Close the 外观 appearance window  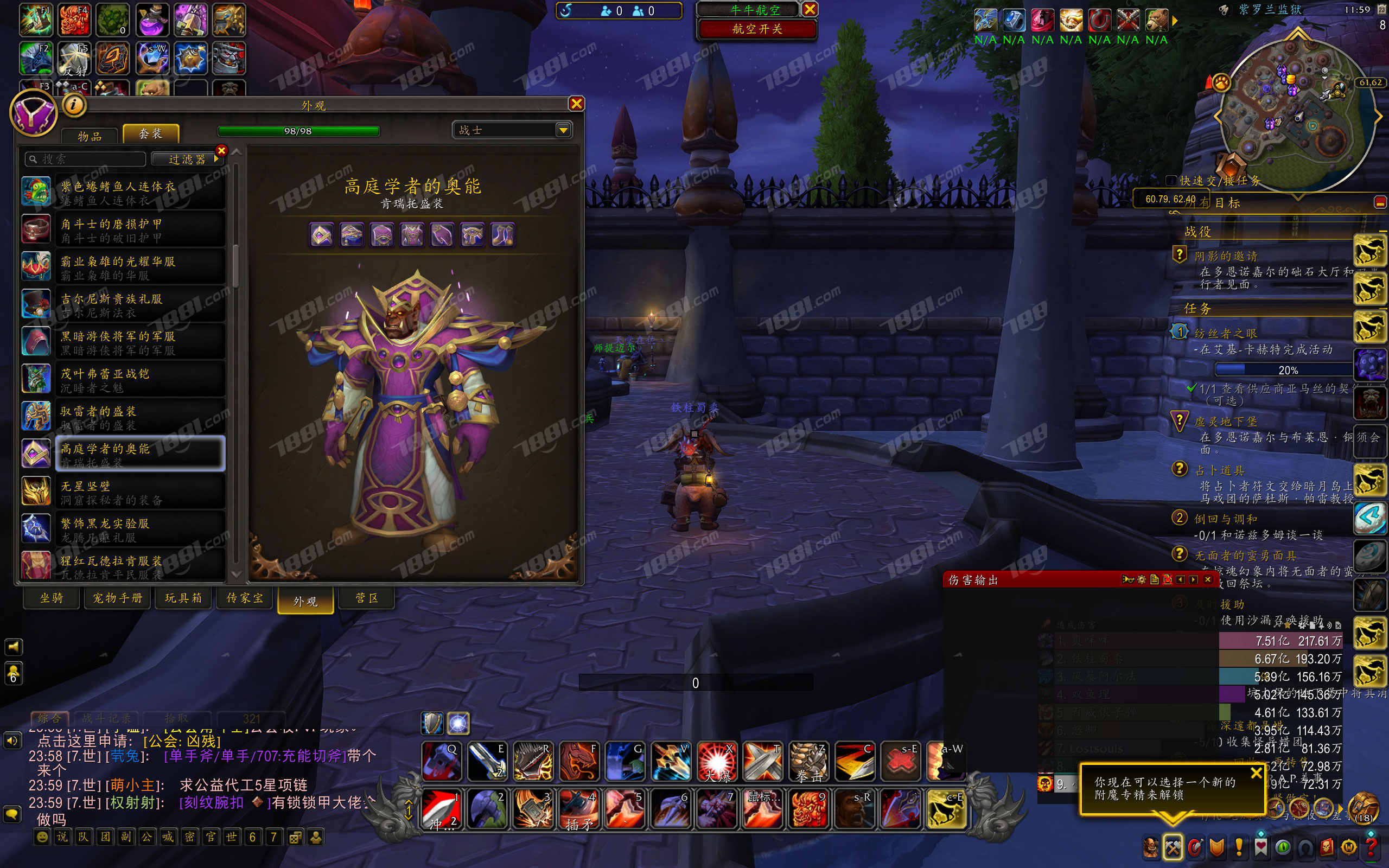pyautogui.click(x=576, y=103)
